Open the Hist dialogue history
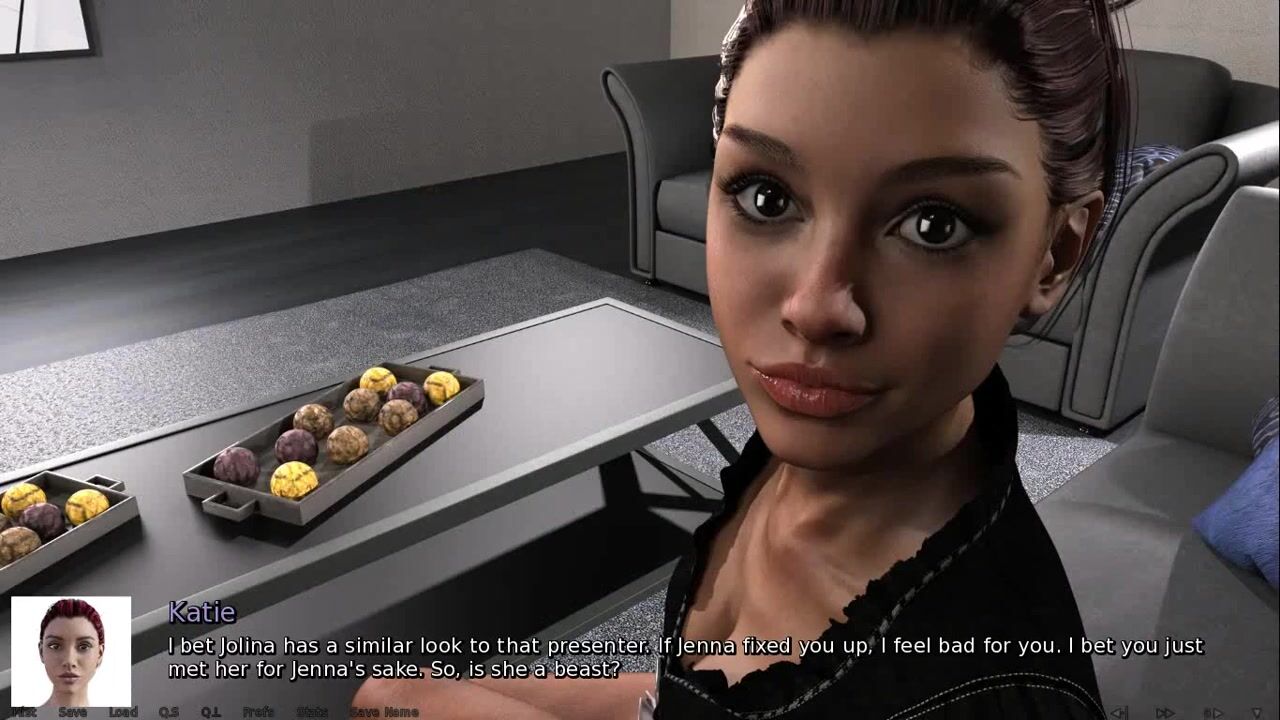 [24, 712]
